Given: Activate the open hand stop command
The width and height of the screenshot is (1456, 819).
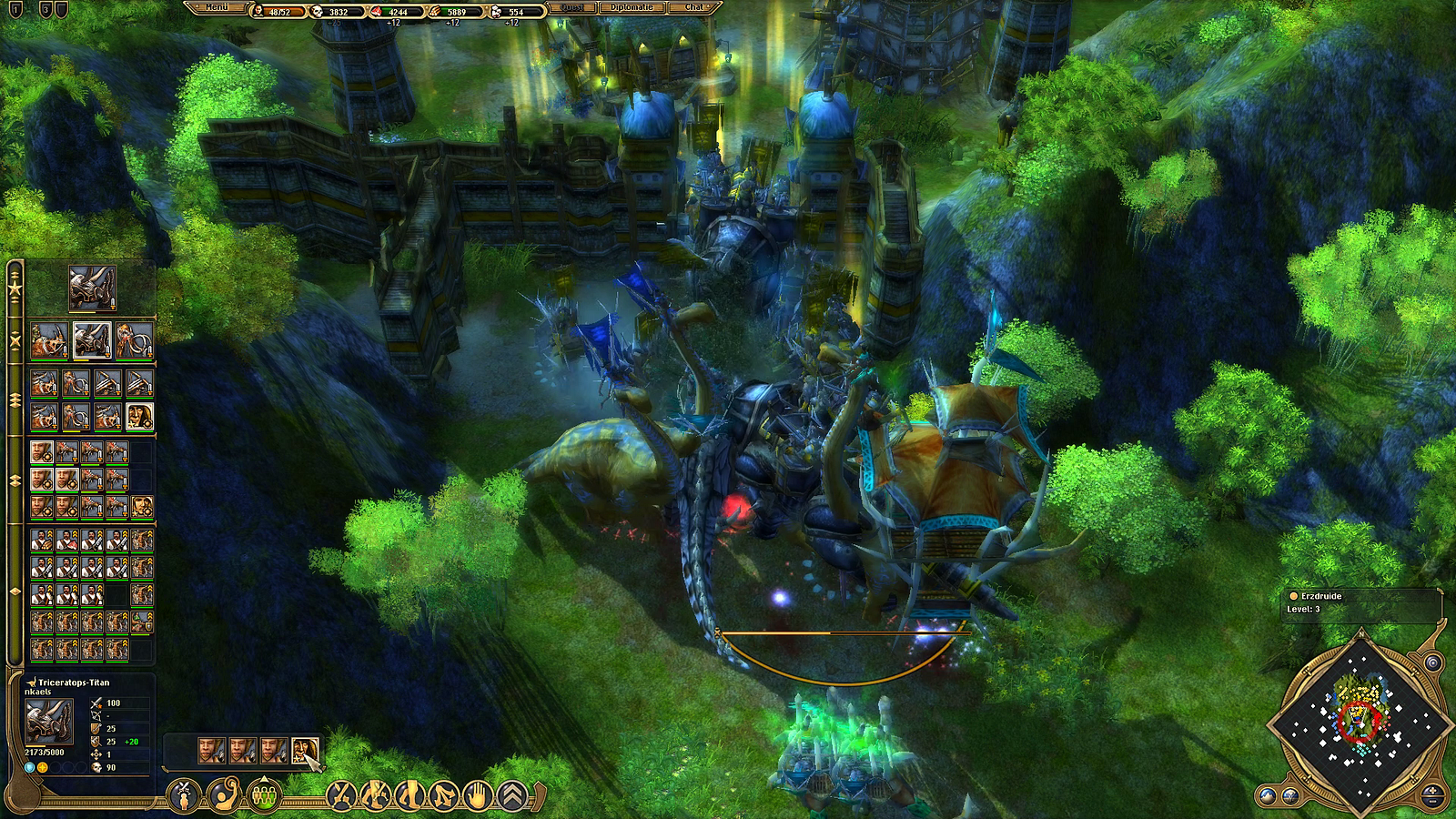Looking at the screenshot, I should 478,796.
